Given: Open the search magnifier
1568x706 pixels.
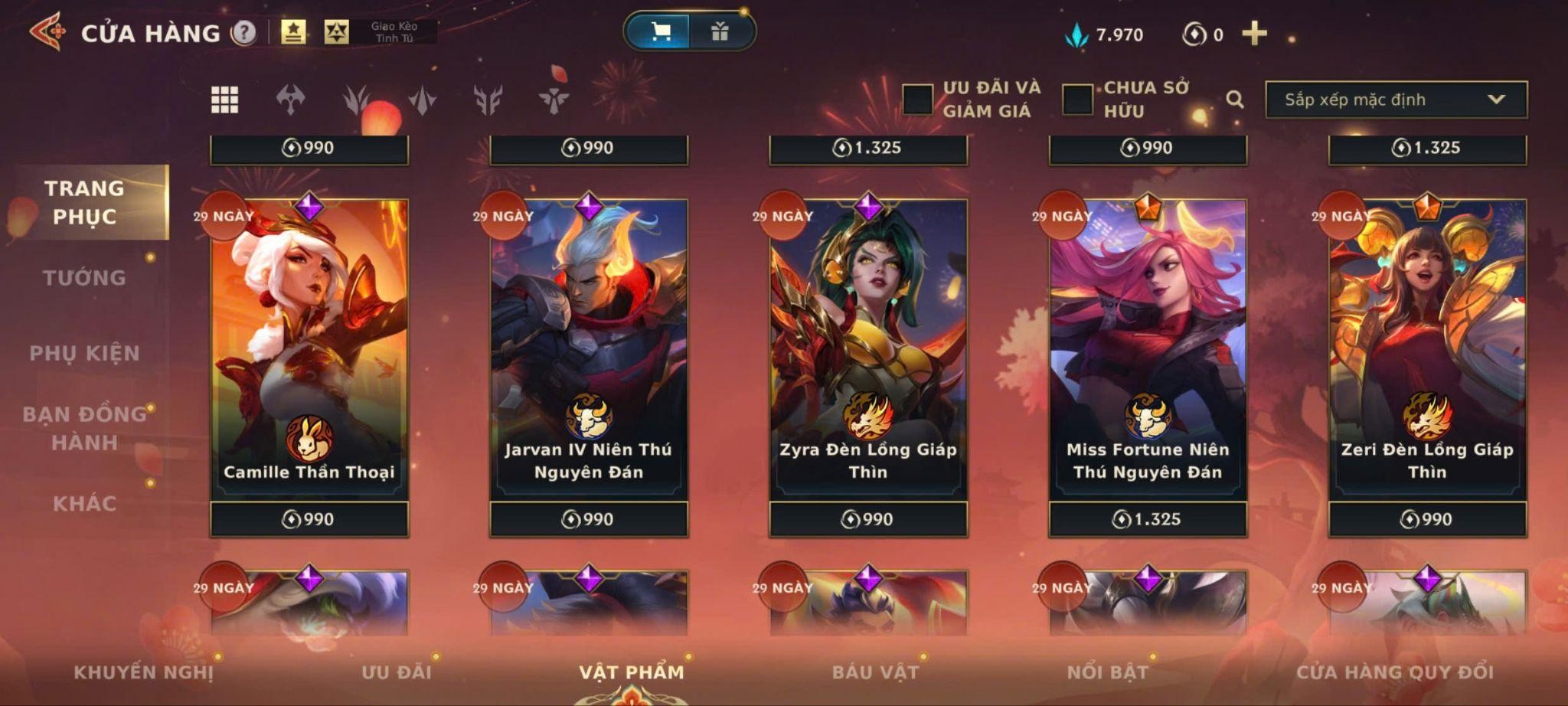Looking at the screenshot, I should click(x=1234, y=100).
